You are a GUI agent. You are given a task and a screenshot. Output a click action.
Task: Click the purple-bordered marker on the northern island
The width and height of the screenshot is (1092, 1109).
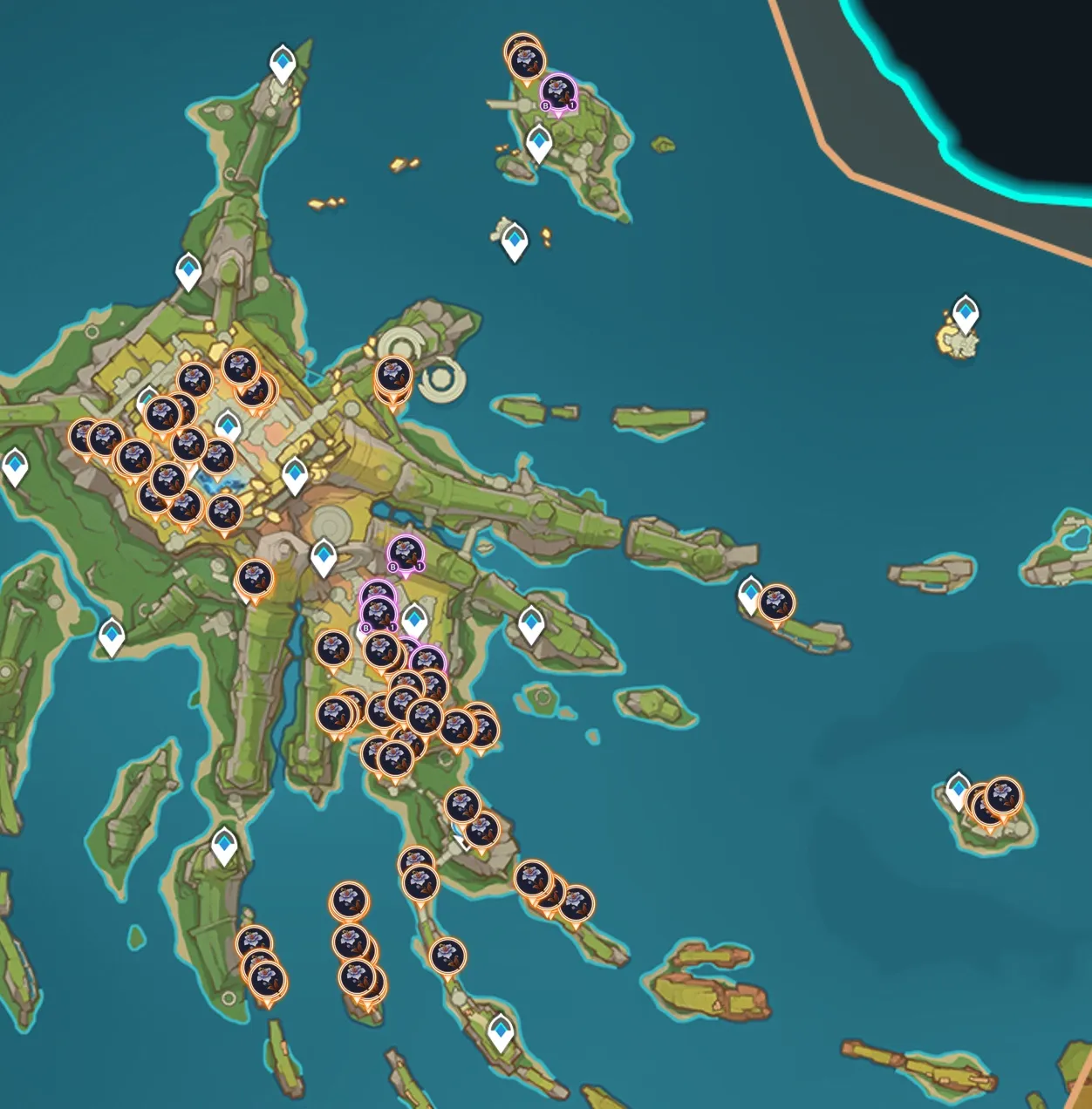coord(558,92)
